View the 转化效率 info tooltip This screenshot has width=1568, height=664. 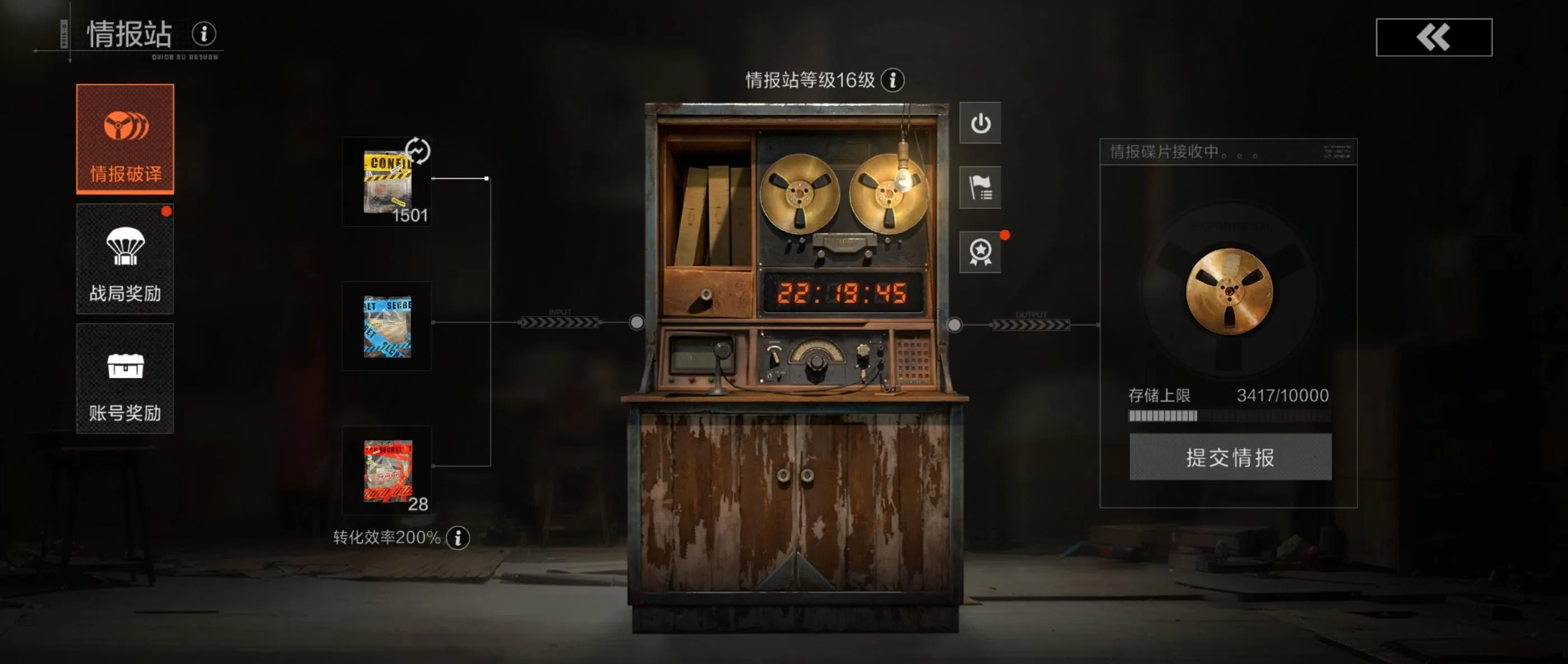coord(458,537)
